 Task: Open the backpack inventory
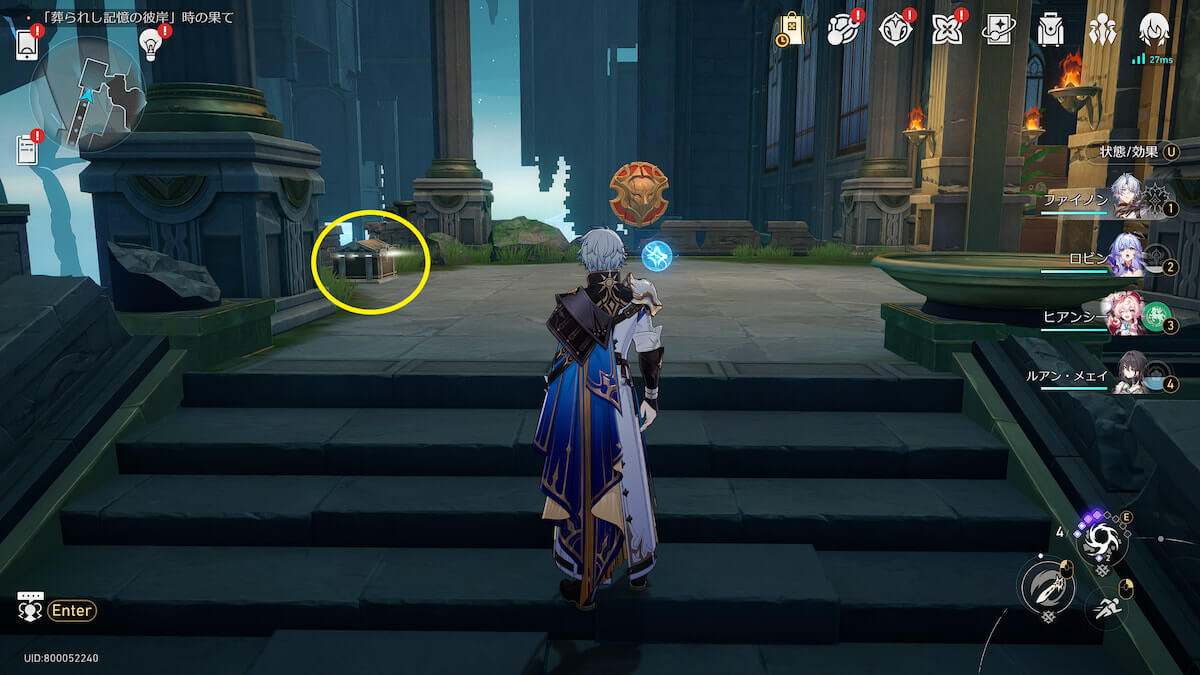pos(1050,30)
